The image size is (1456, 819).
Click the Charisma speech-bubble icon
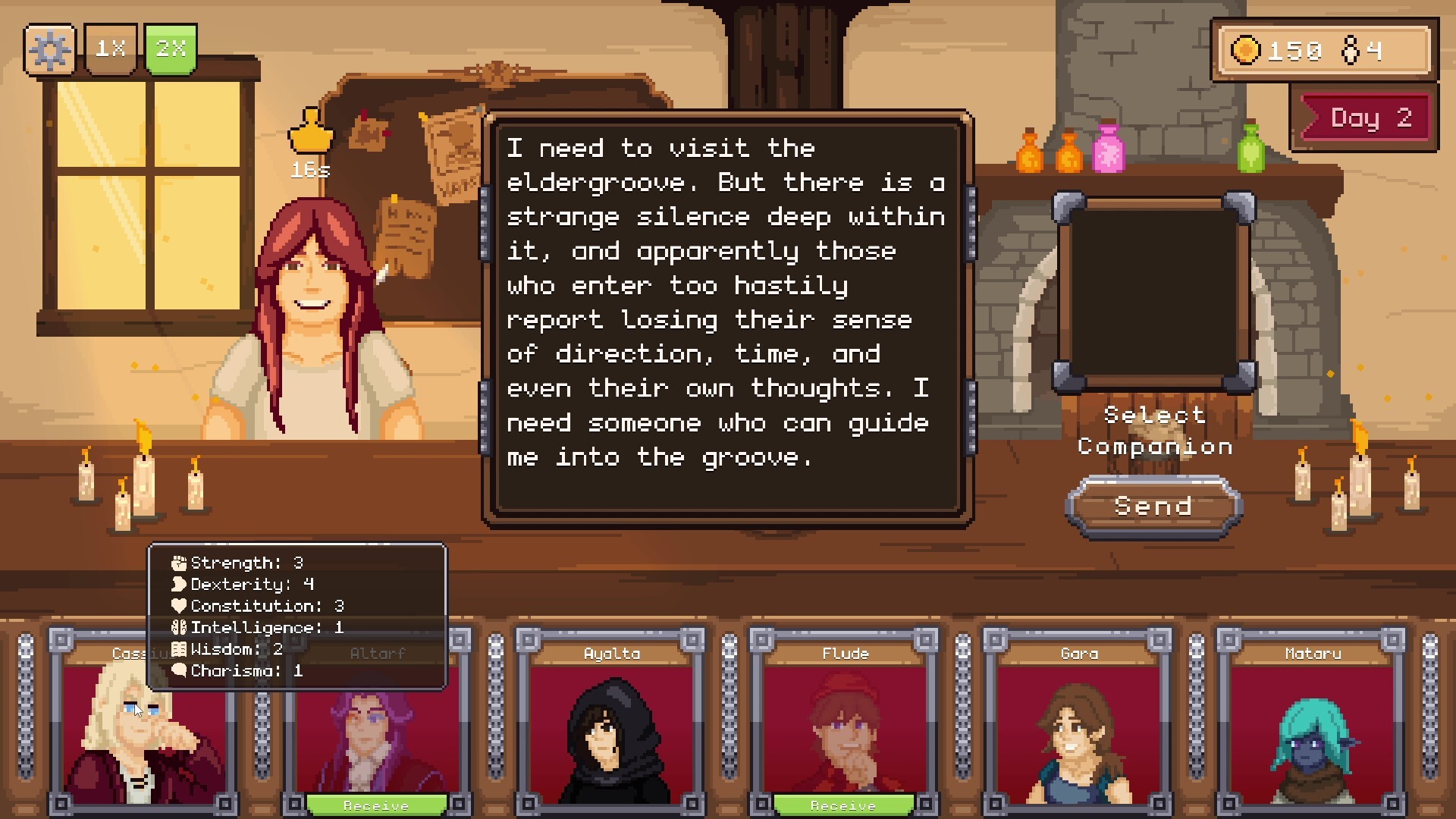click(178, 670)
